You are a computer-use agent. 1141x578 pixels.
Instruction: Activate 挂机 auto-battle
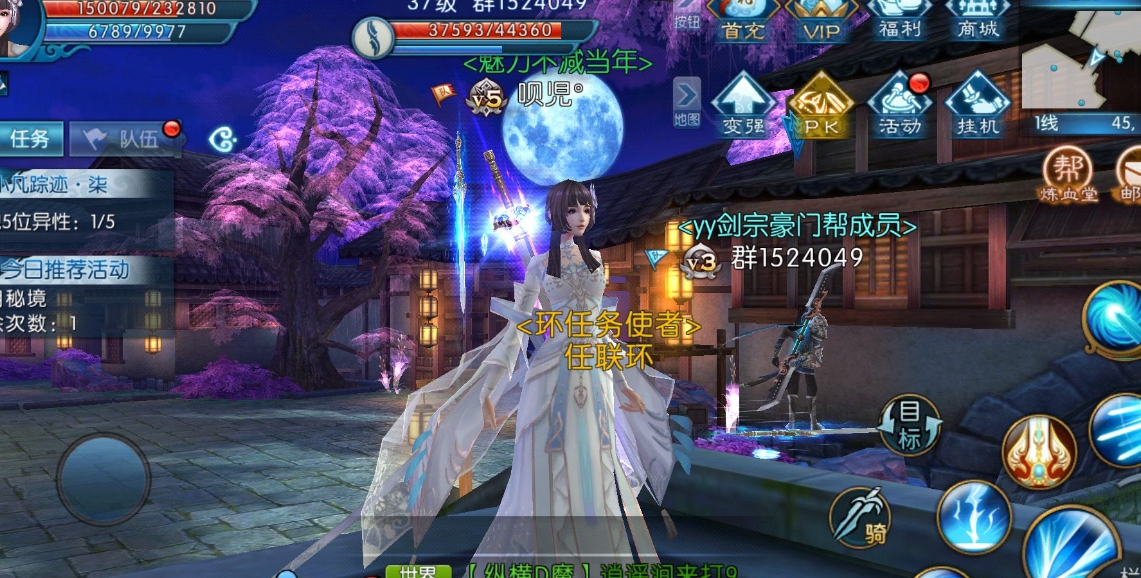[x=977, y=105]
